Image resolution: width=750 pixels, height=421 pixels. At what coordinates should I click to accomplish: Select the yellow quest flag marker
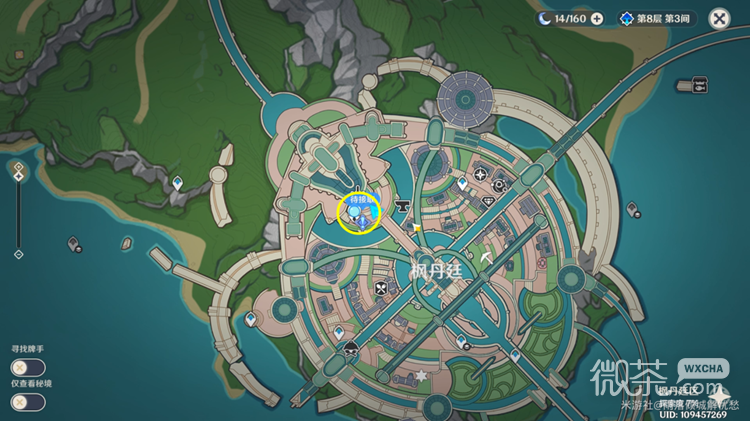coord(416,228)
